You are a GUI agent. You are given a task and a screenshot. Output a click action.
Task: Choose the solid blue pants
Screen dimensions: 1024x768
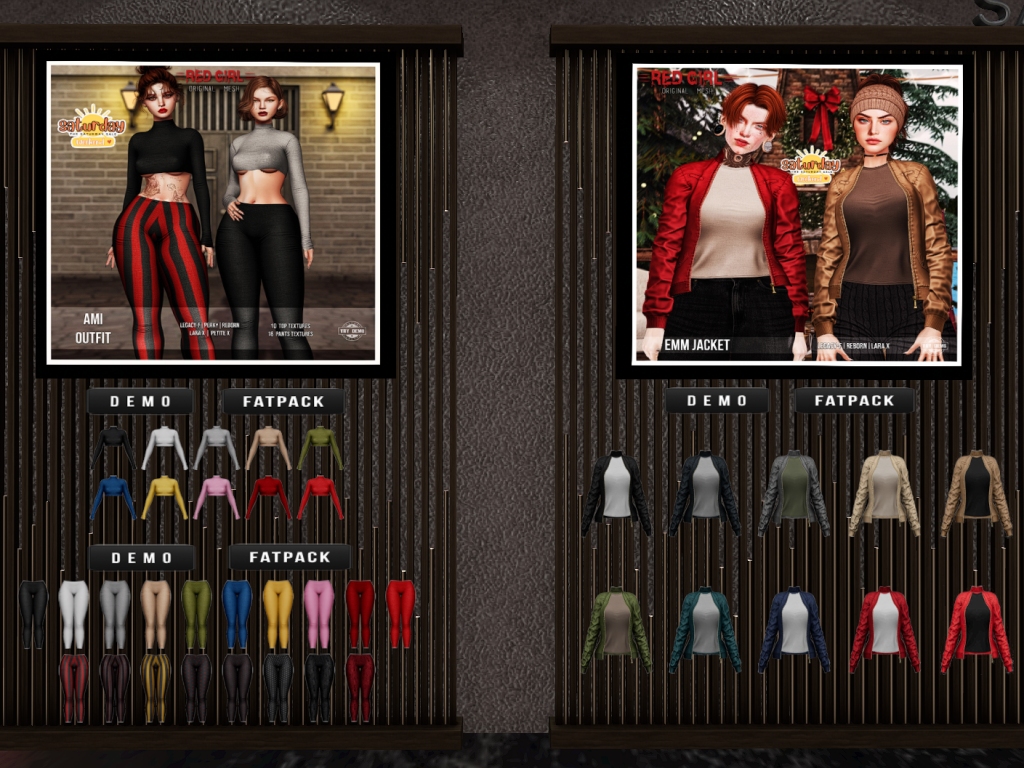coord(237,614)
